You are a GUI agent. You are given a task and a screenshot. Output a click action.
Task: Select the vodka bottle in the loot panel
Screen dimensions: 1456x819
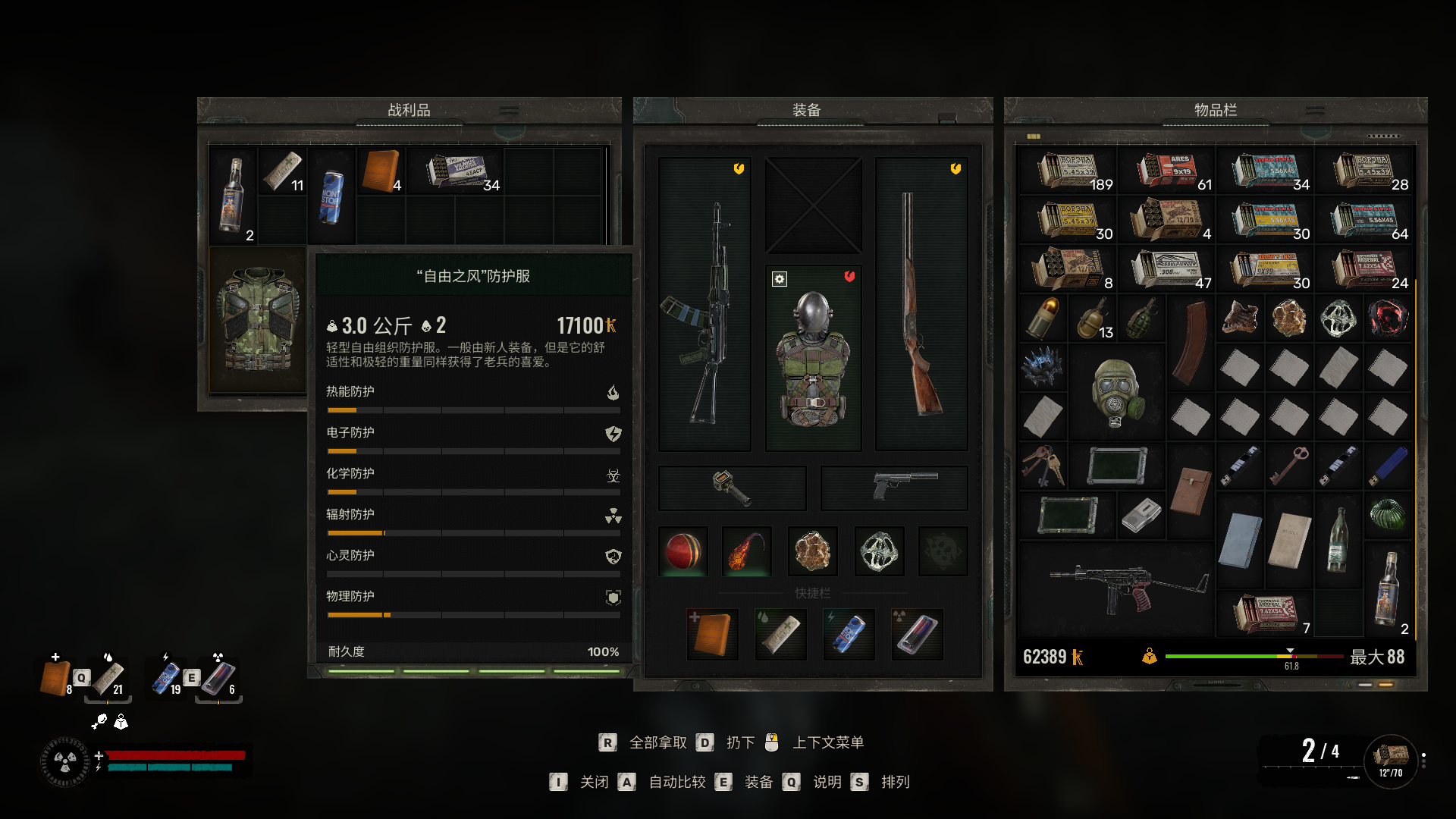[x=233, y=196]
